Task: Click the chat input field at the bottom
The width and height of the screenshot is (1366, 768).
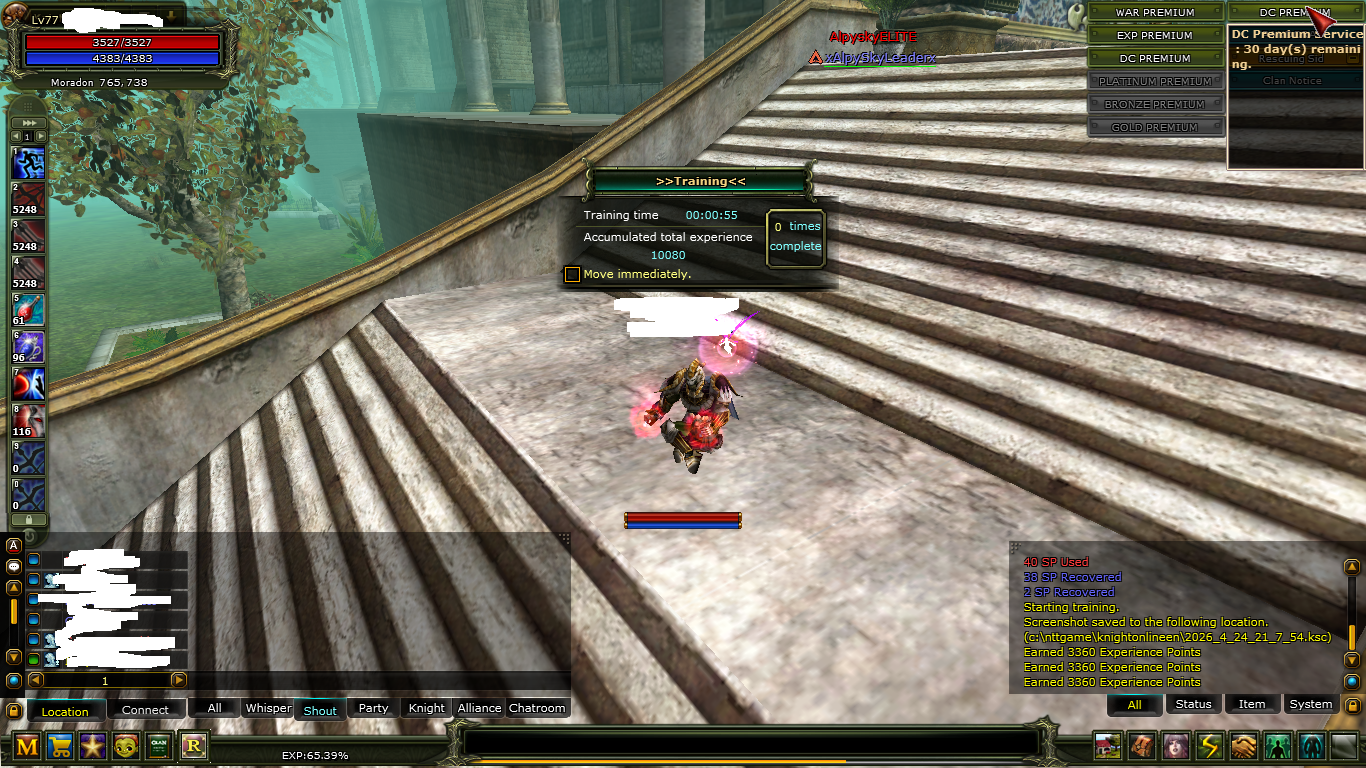Action: coord(750,742)
